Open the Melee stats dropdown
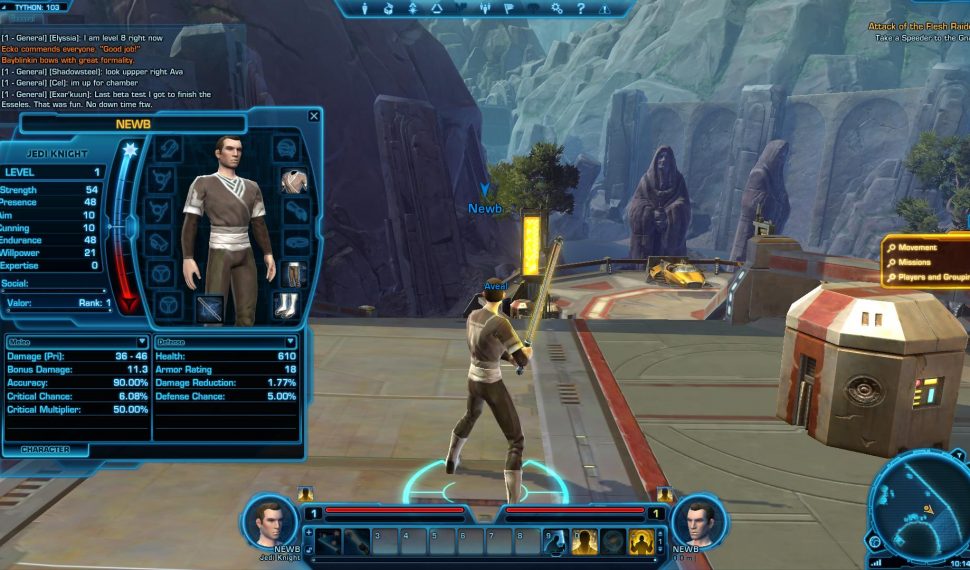 pos(141,342)
